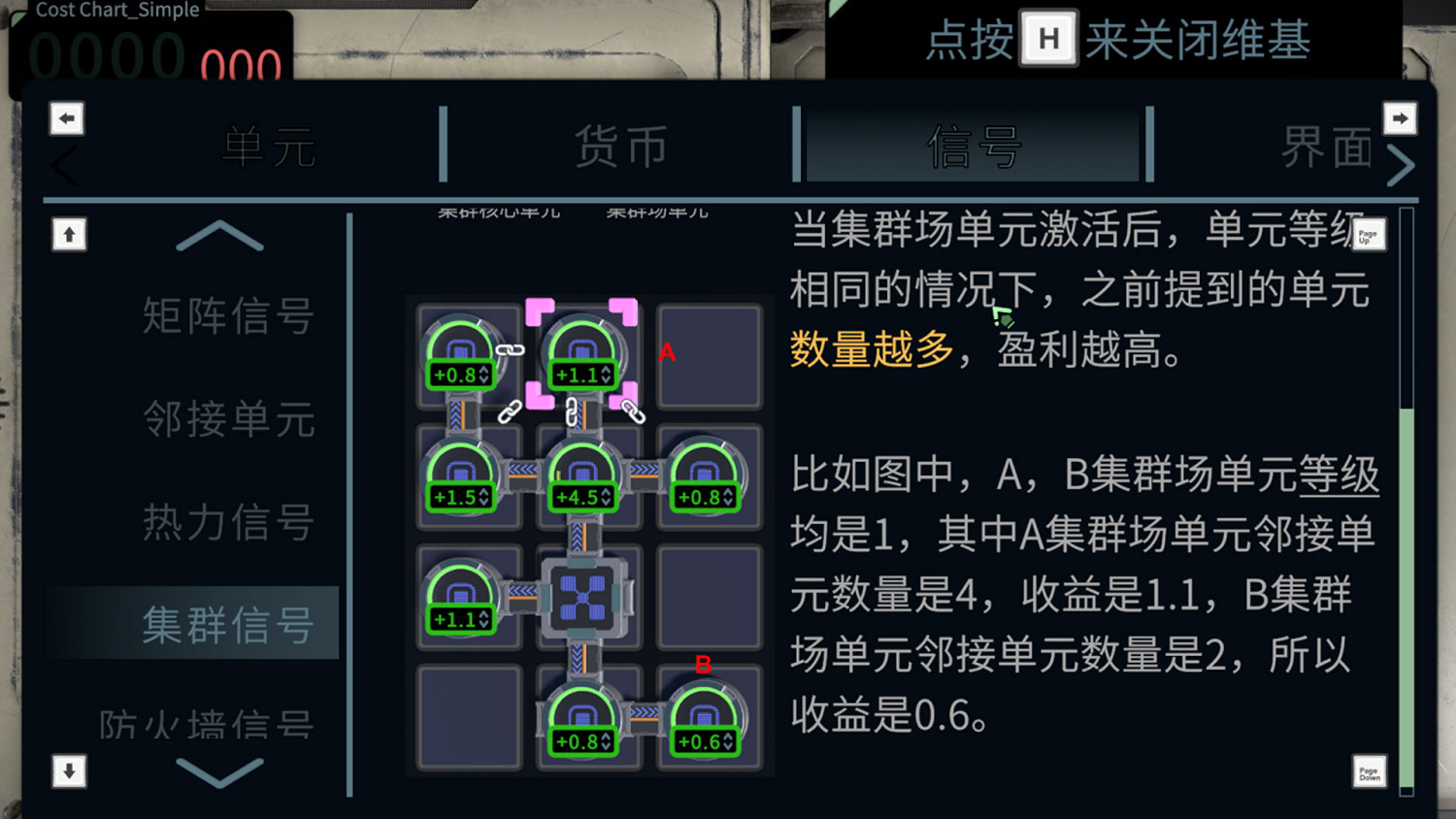This screenshot has width=1456, height=819.
Task: Click the up scroll arrow above the sidebar
Action: [68, 234]
